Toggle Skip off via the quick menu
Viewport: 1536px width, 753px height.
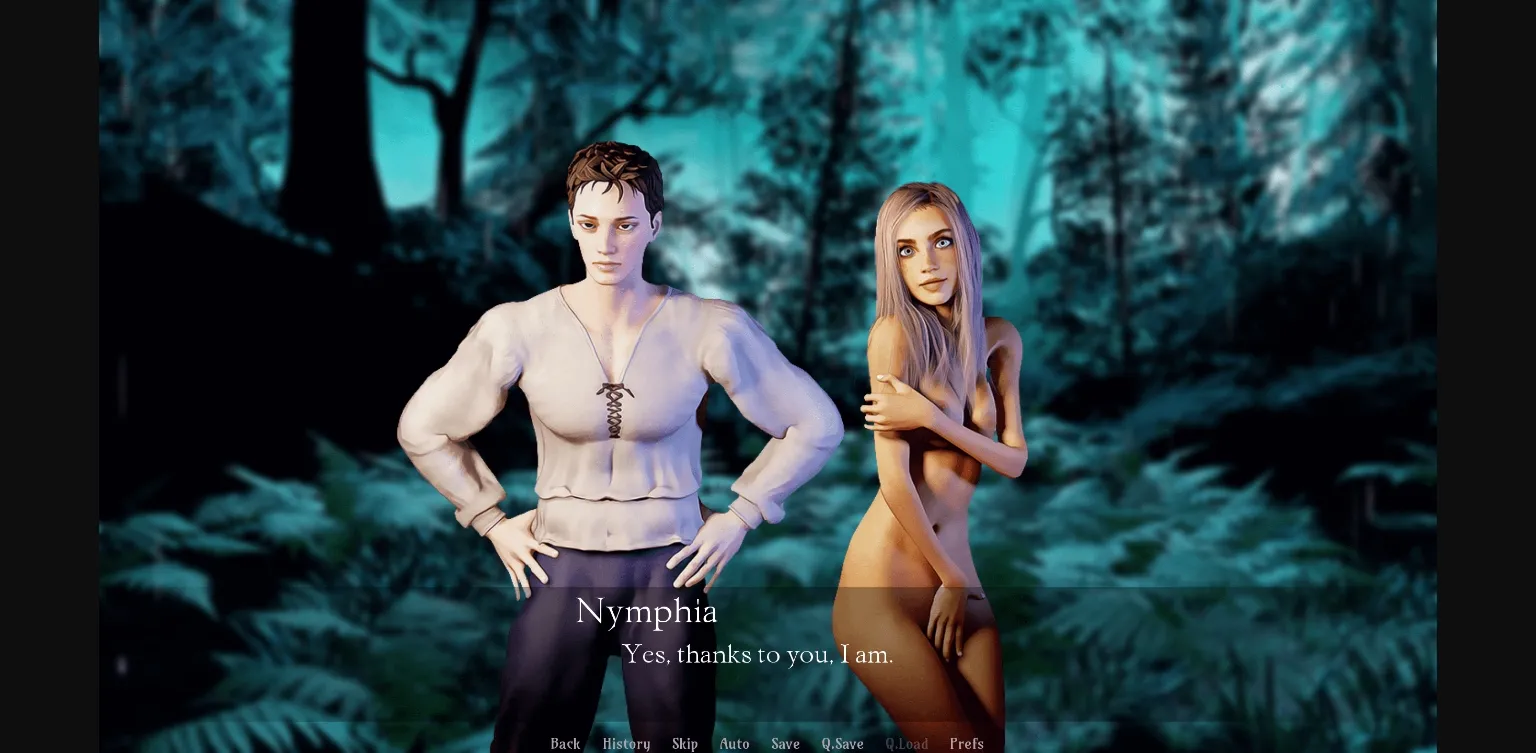click(685, 744)
